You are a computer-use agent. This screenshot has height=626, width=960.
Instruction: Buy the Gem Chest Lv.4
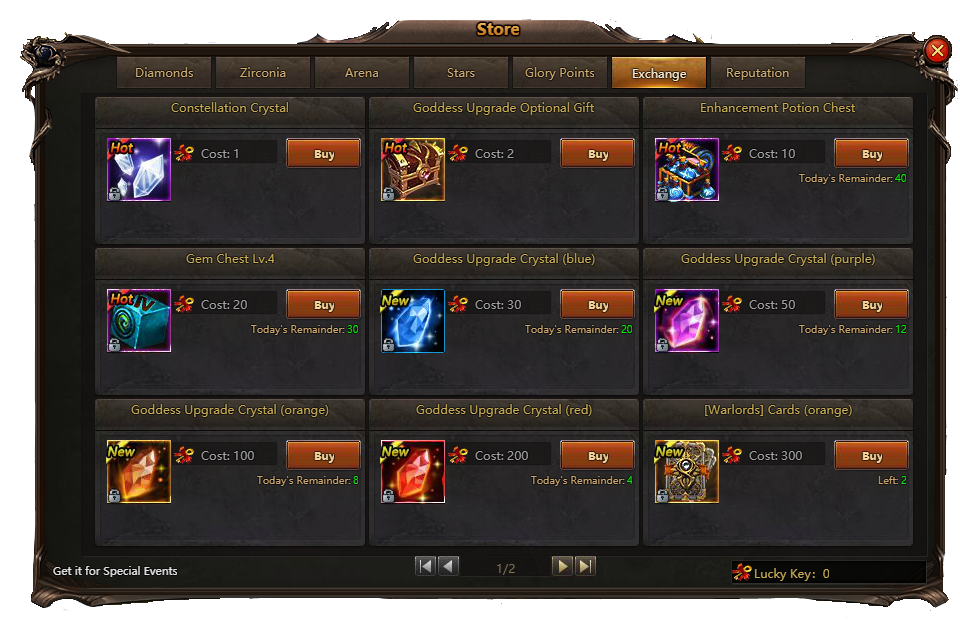324,305
